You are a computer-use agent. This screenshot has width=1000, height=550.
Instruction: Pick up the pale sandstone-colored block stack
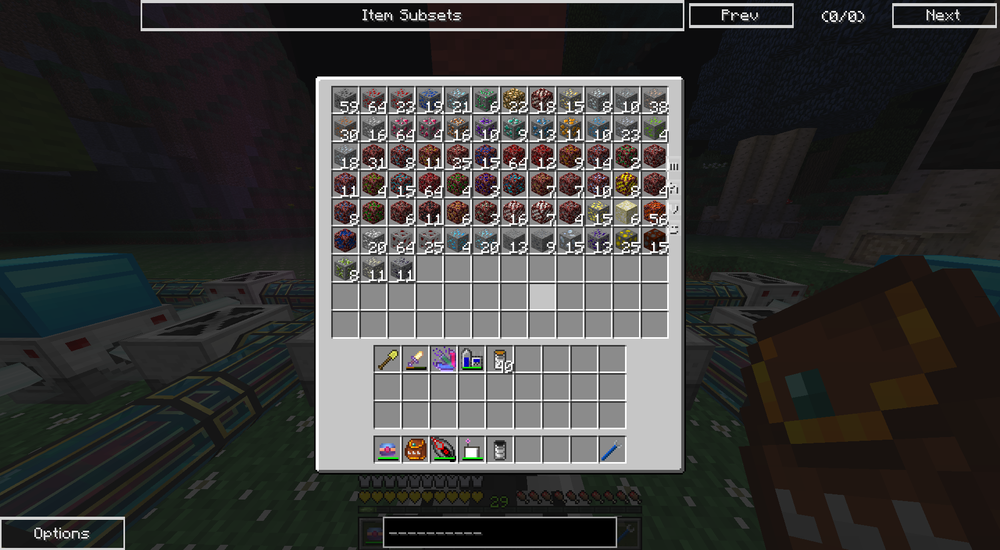point(626,212)
